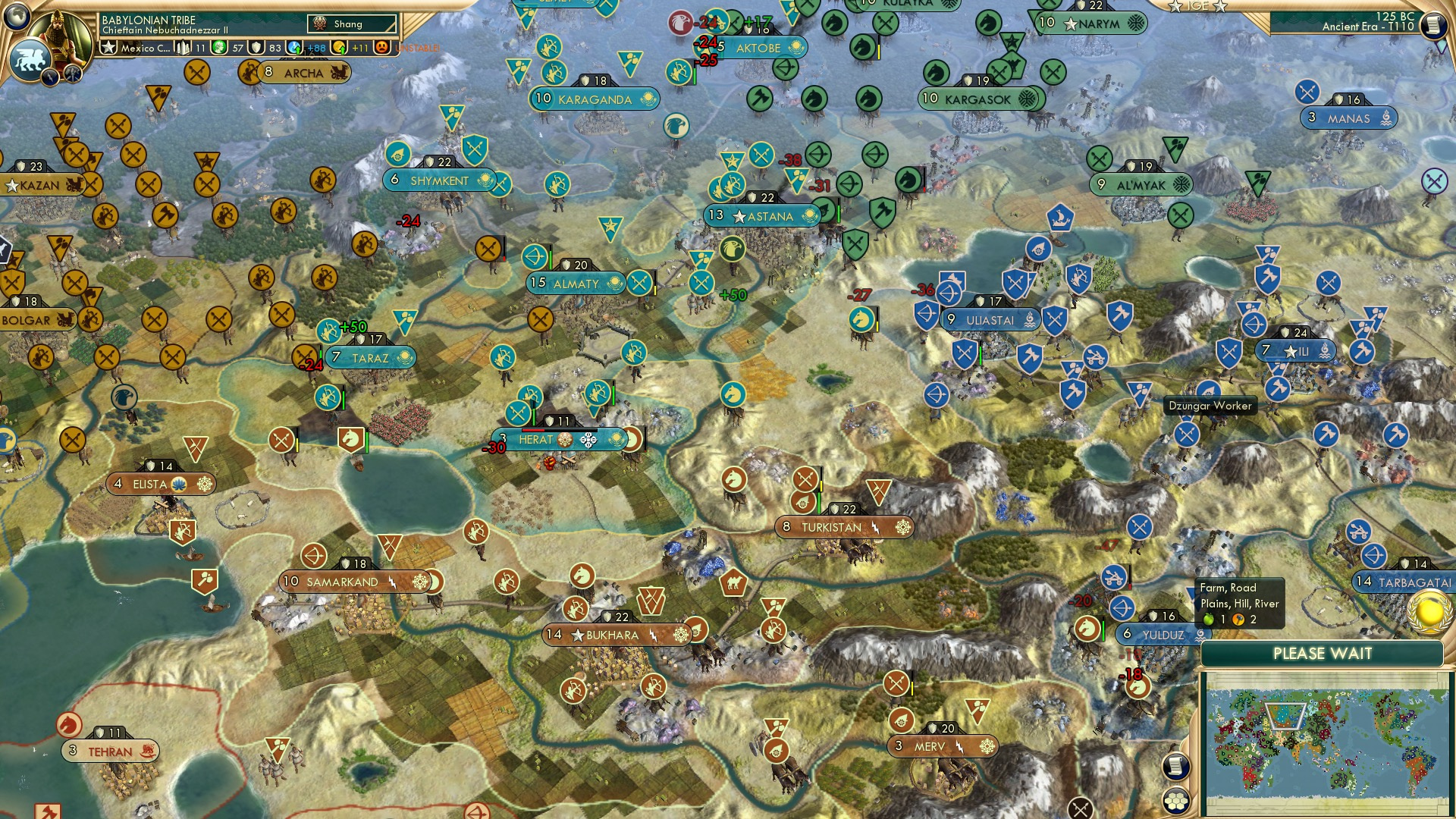The width and height of the screenshot is (1456, 819).
Task: Expand the Shang relations banner
Action: point(350,24)
